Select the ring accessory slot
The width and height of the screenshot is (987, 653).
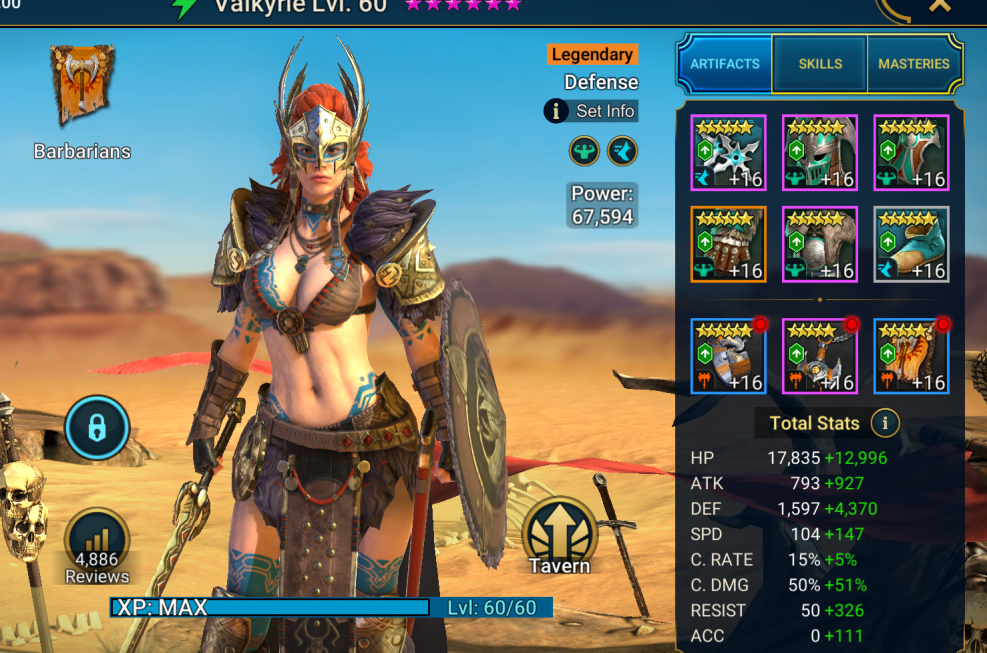(728, 357)
